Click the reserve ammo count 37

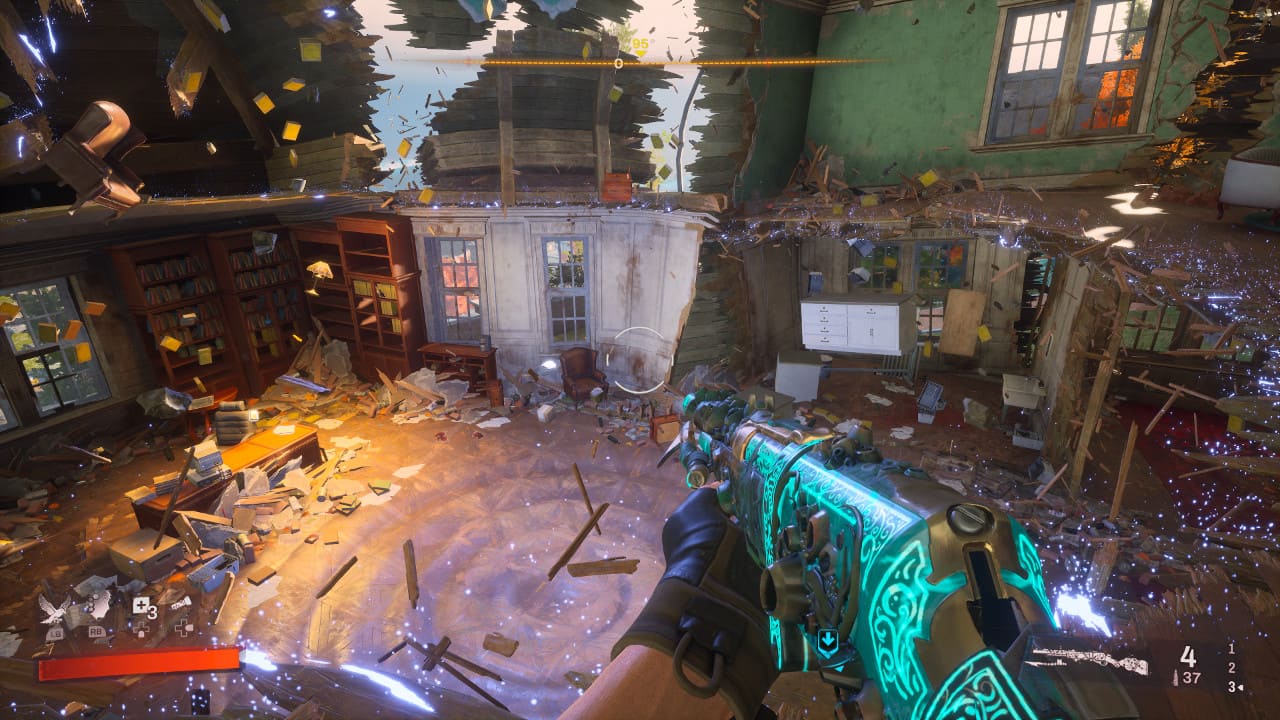click(x=1192, y=678)
